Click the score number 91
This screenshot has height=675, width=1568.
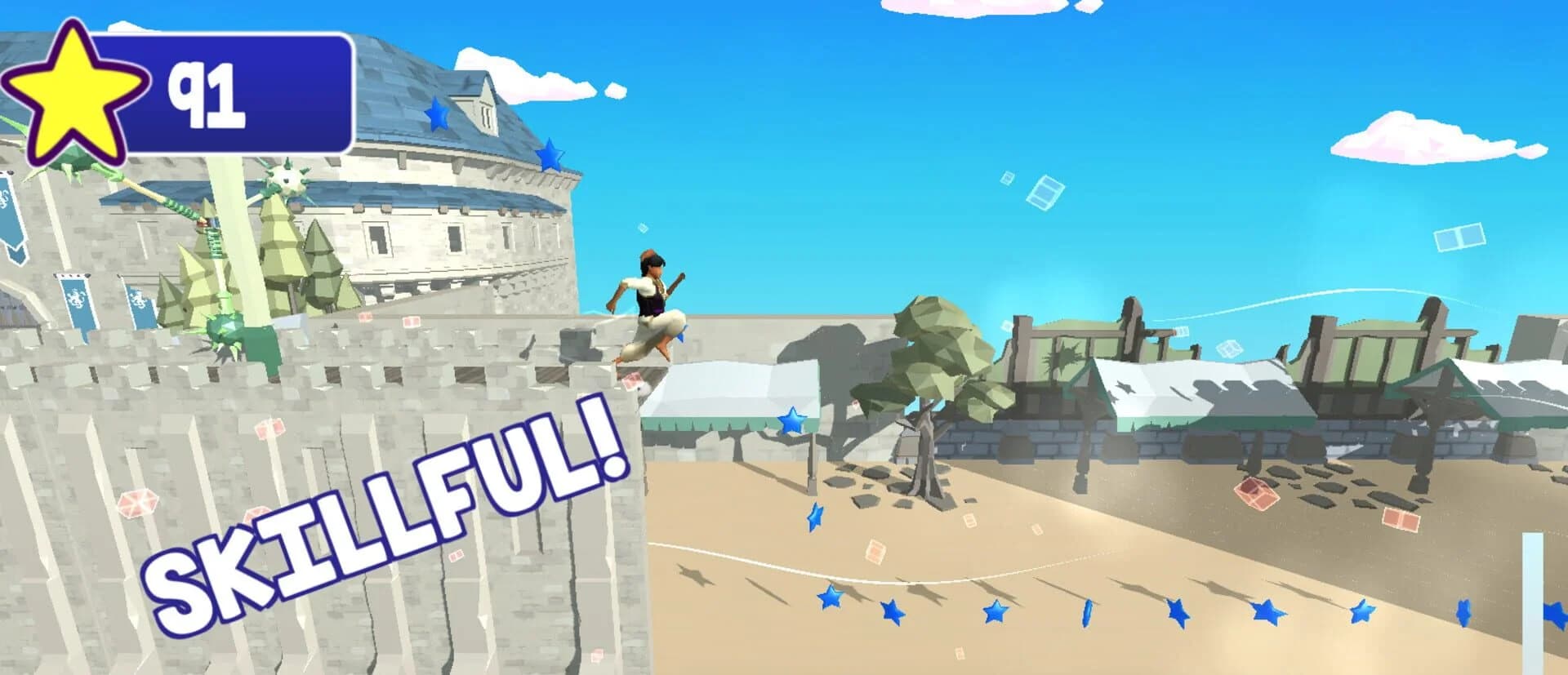click(206, 91)
